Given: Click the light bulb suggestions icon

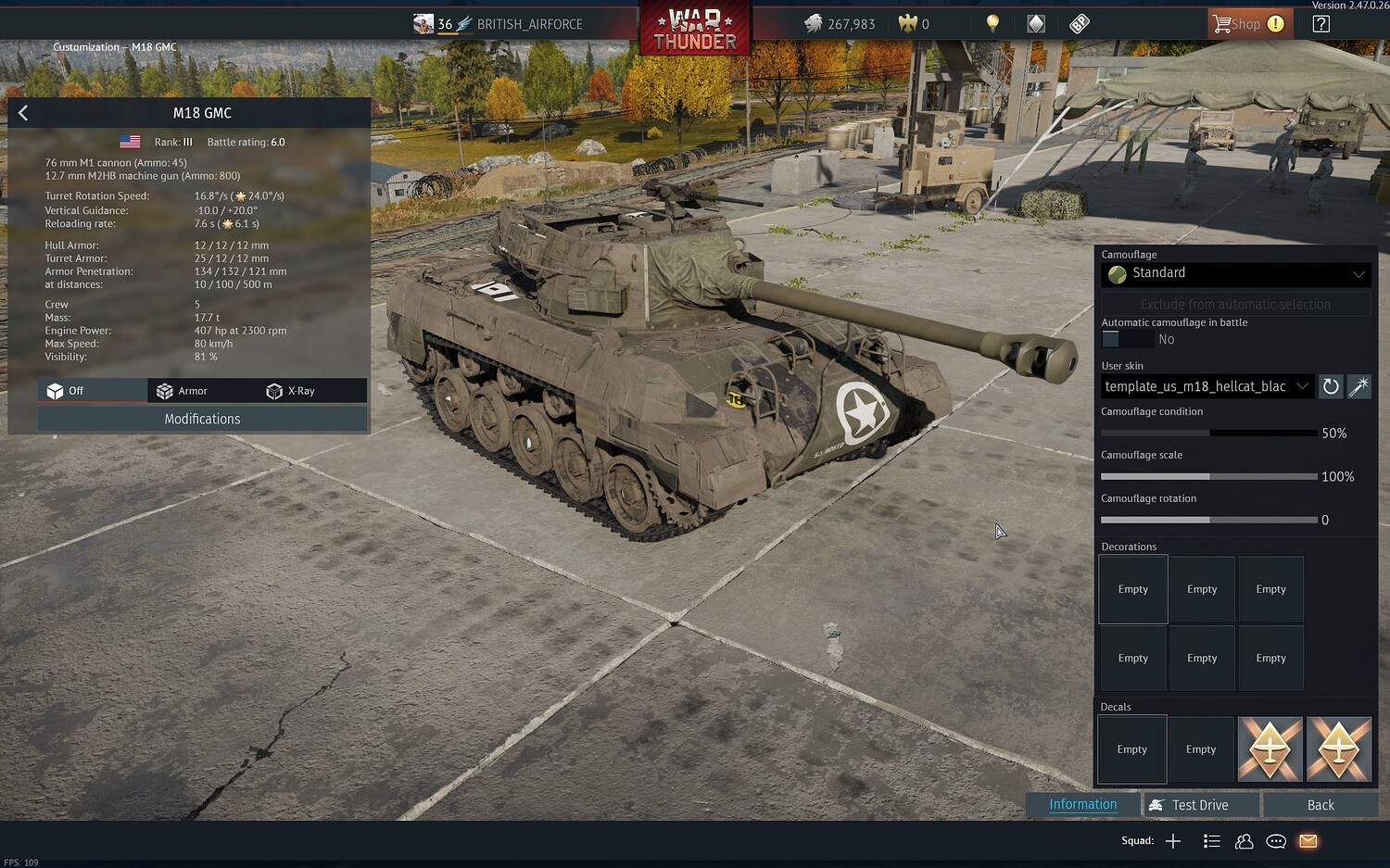Looking at the screenshot, I should (992, 23).
